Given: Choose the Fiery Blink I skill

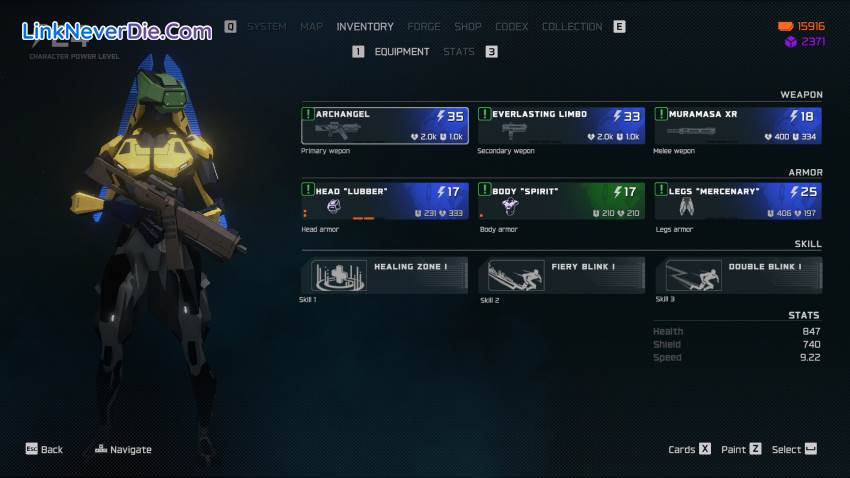Looking at the screenshot, I should (x=561, y=275).
